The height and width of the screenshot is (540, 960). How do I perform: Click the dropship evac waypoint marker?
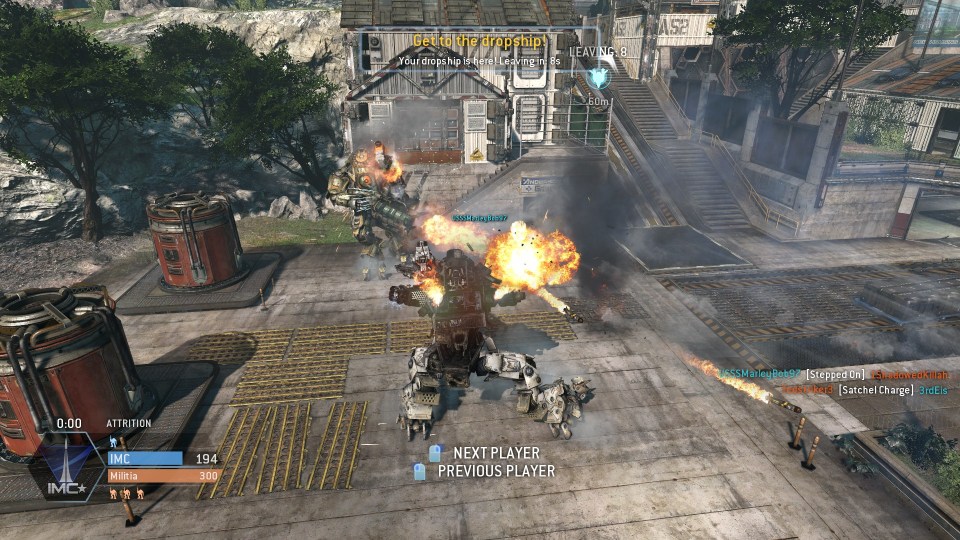pos(599,77)
